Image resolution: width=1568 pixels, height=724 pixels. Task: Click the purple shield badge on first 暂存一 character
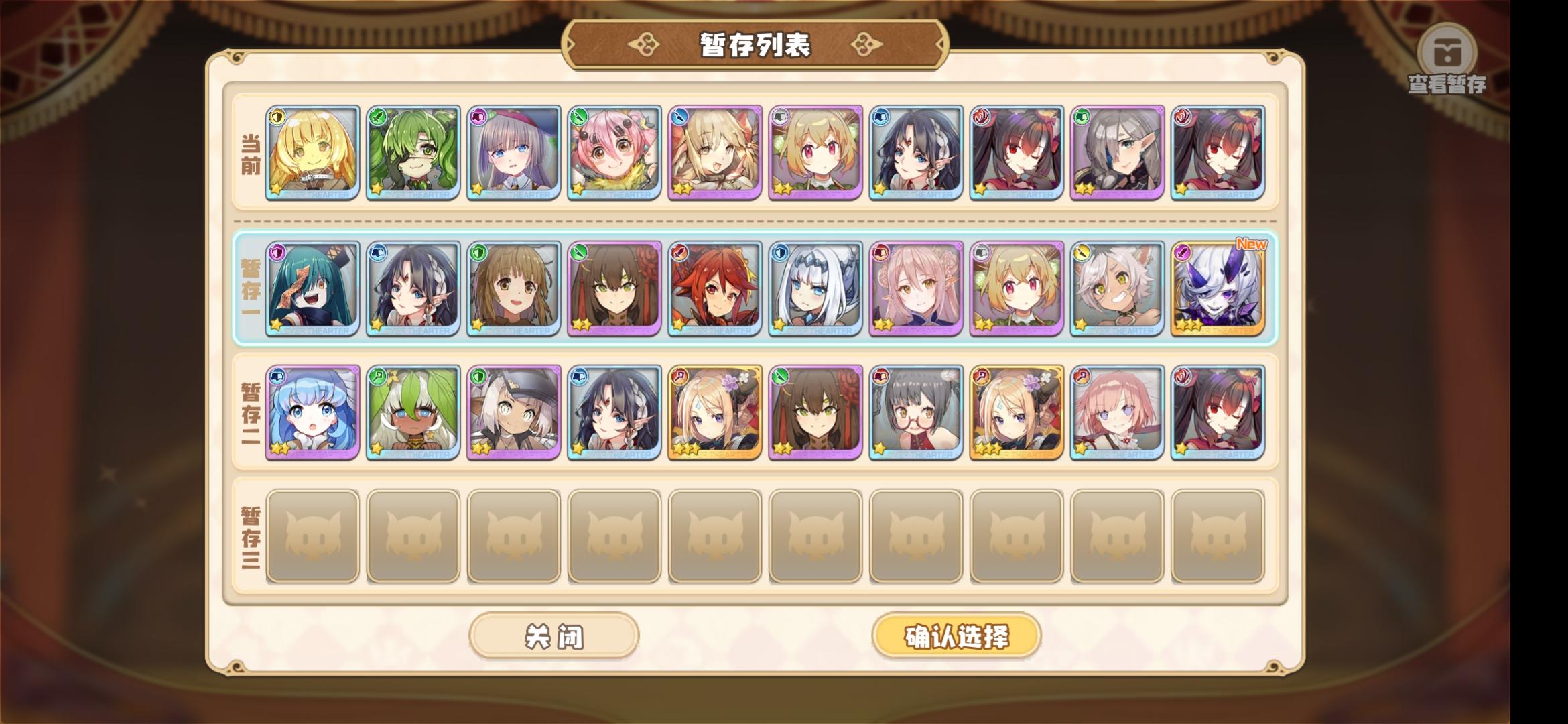(x=277, y=251)
